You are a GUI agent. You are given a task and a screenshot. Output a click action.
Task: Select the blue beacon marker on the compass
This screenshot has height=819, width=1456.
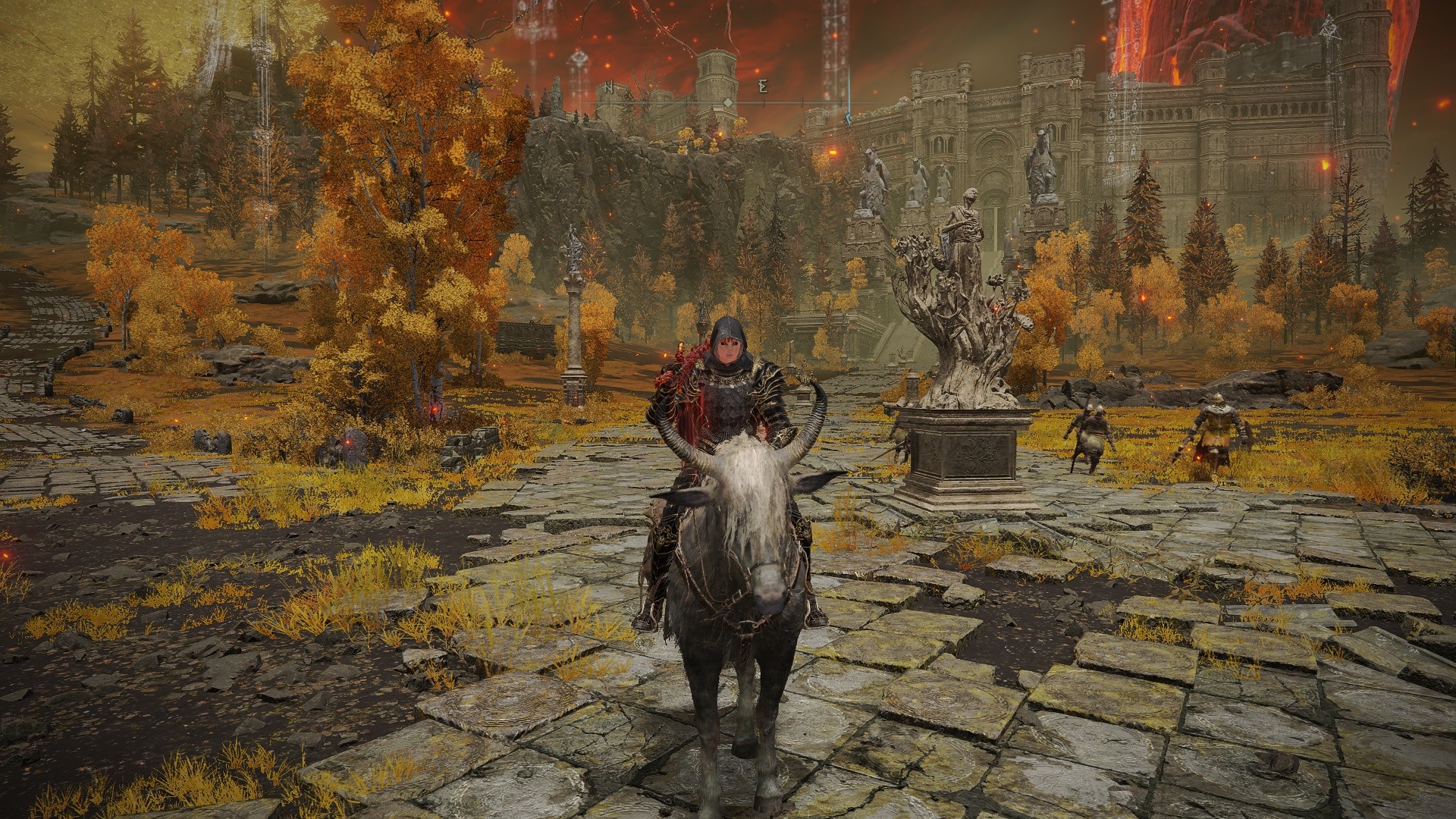click(x=849, y=117)
